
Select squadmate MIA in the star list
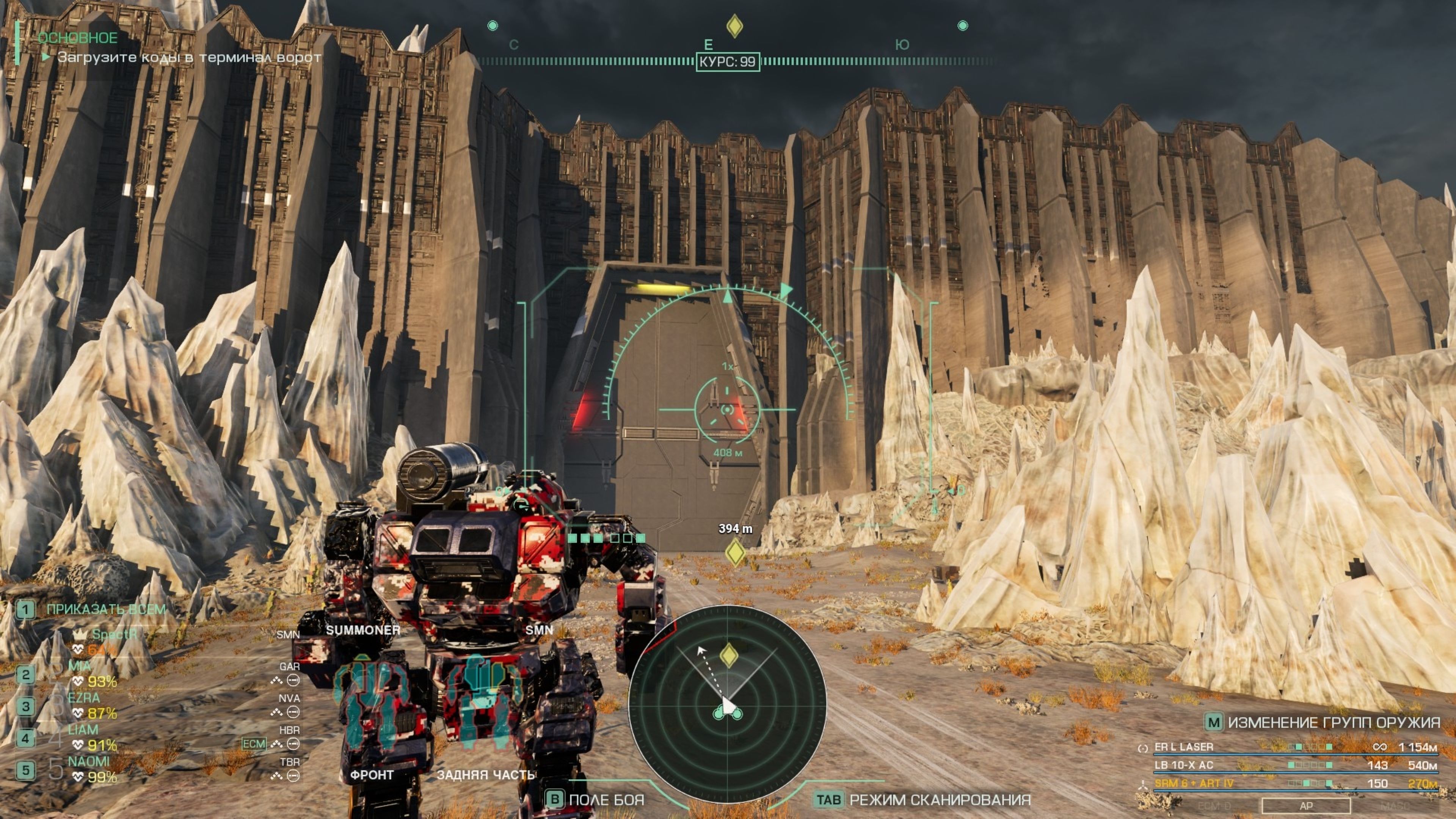80,666
